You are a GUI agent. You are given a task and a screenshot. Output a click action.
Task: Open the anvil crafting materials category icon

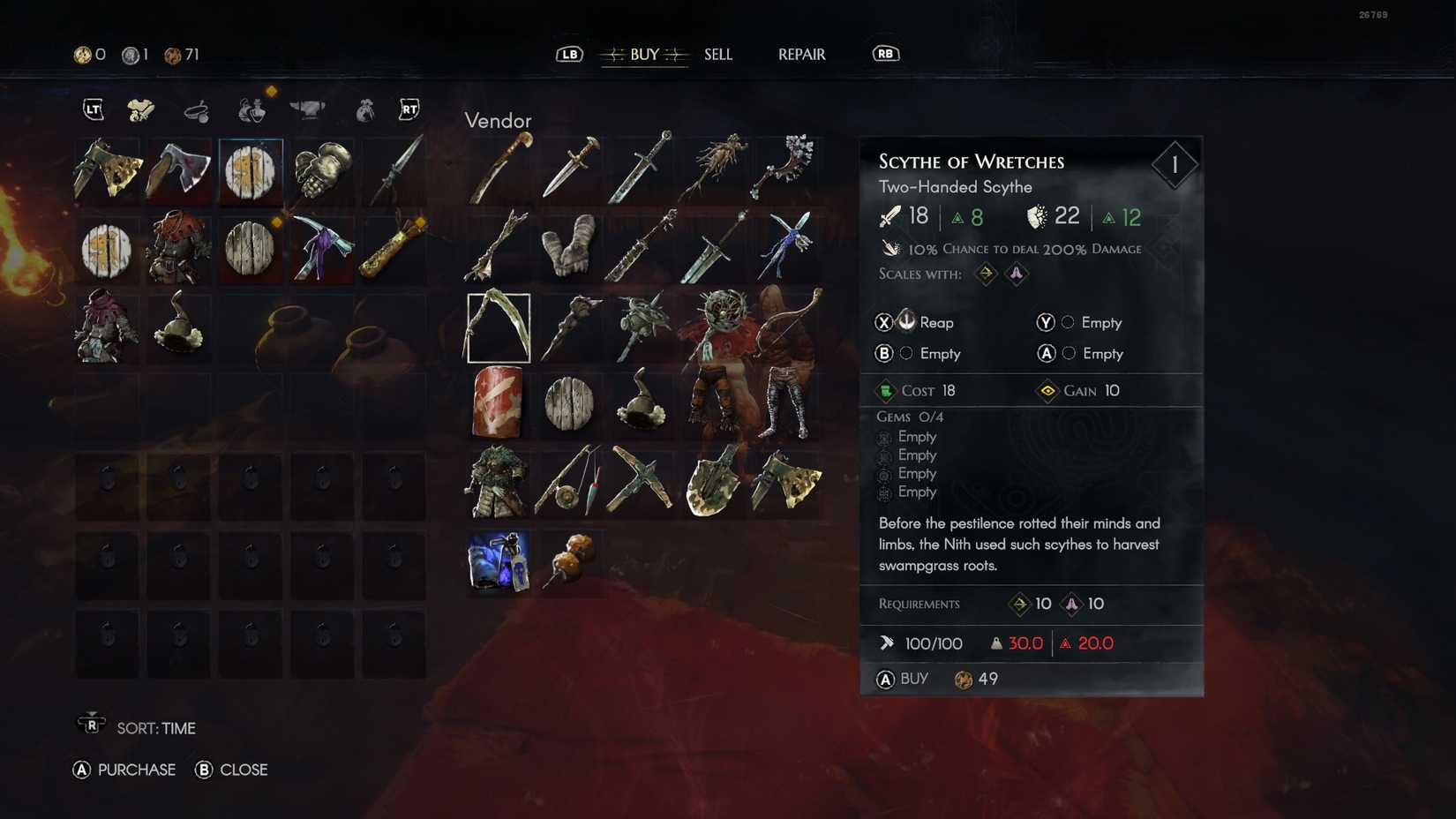click(307, 110)
